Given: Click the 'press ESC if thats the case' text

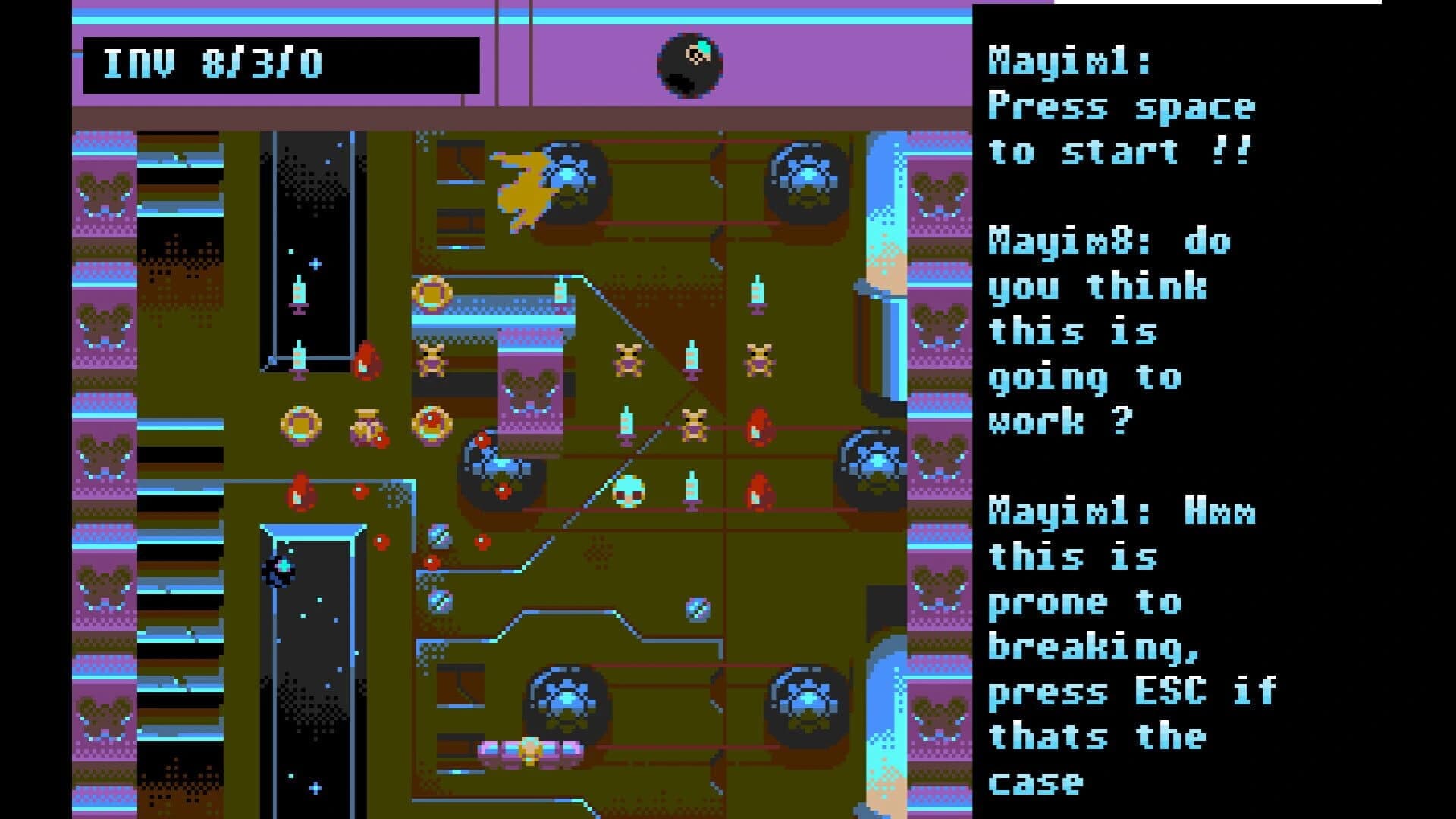Looking at the screenshot, I should pyautogui.click(x=1130, y=690).
